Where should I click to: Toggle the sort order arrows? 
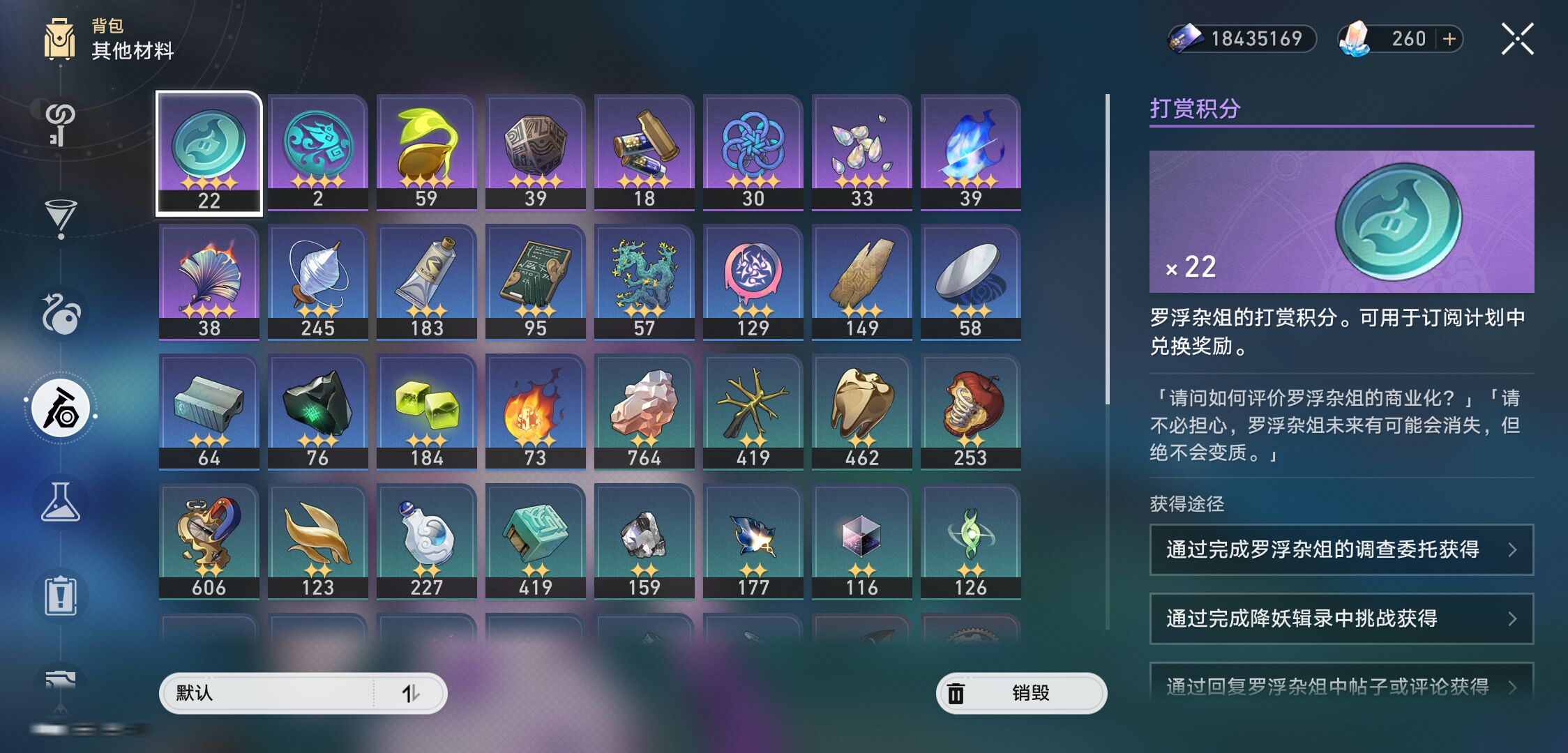411,693
